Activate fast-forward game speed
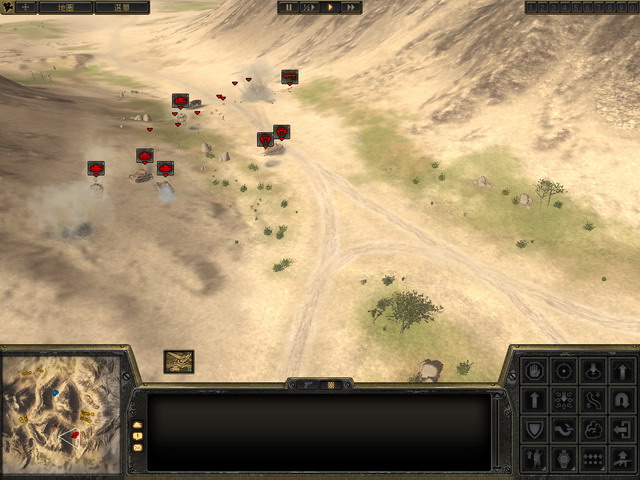The height and width of the screenshot is (480, 640). 351,7
